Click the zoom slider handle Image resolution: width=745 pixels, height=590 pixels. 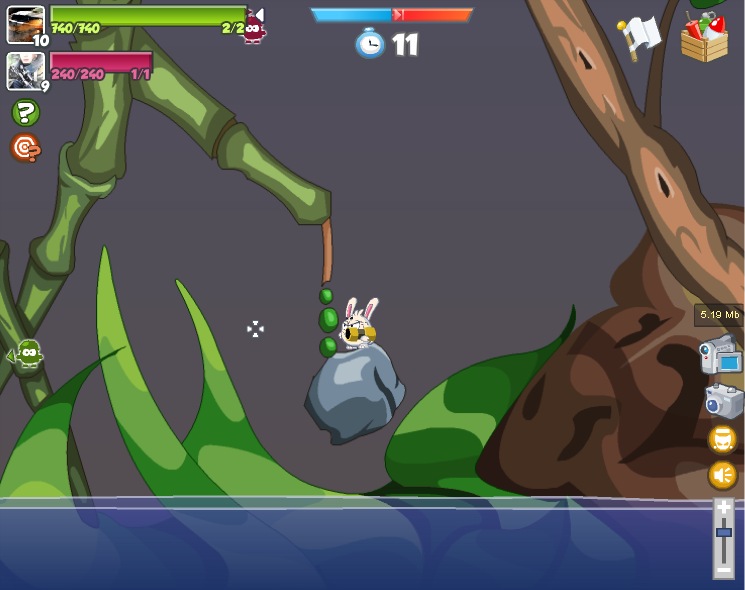coord(724,532)
